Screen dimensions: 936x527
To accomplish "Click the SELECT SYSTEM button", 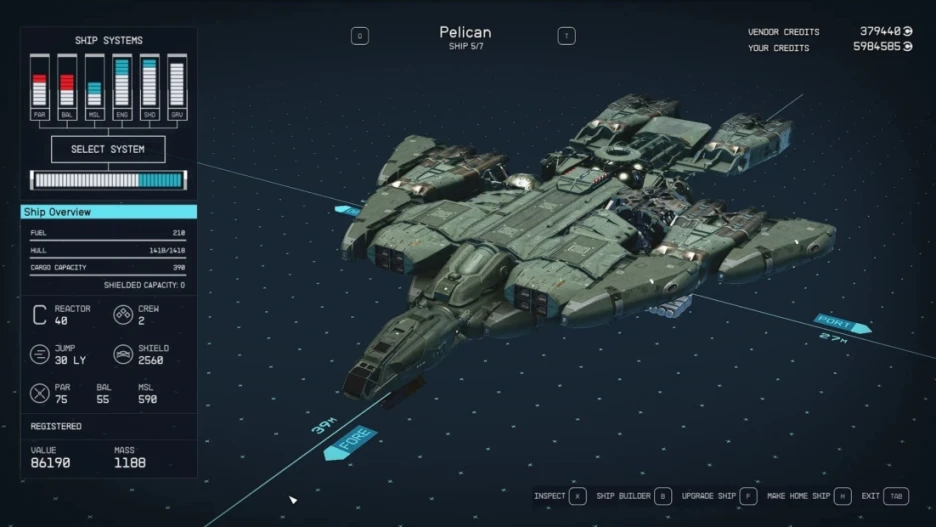I will point(108,149).
